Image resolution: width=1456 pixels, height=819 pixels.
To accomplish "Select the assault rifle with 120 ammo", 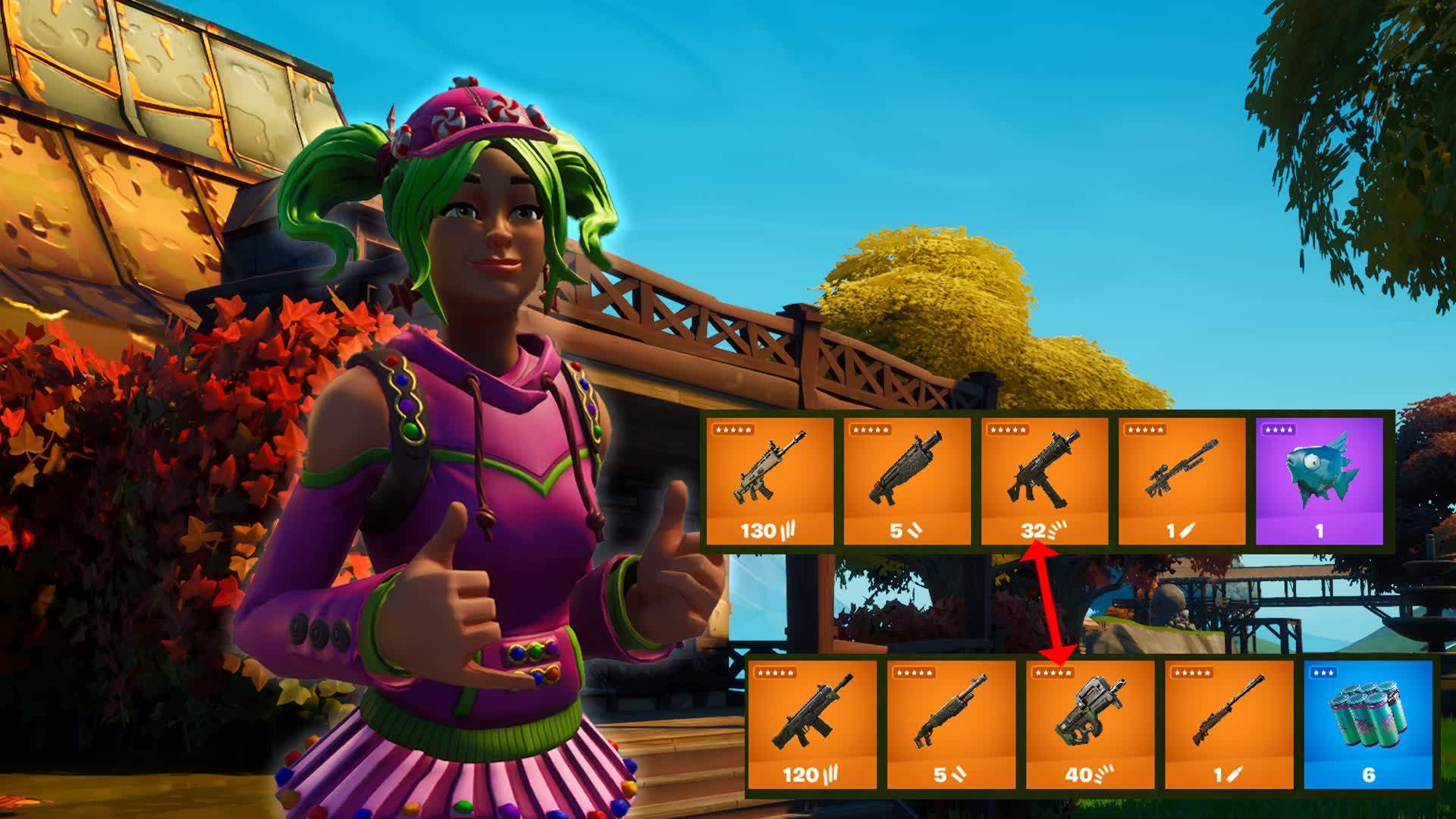I will [811, 724].
